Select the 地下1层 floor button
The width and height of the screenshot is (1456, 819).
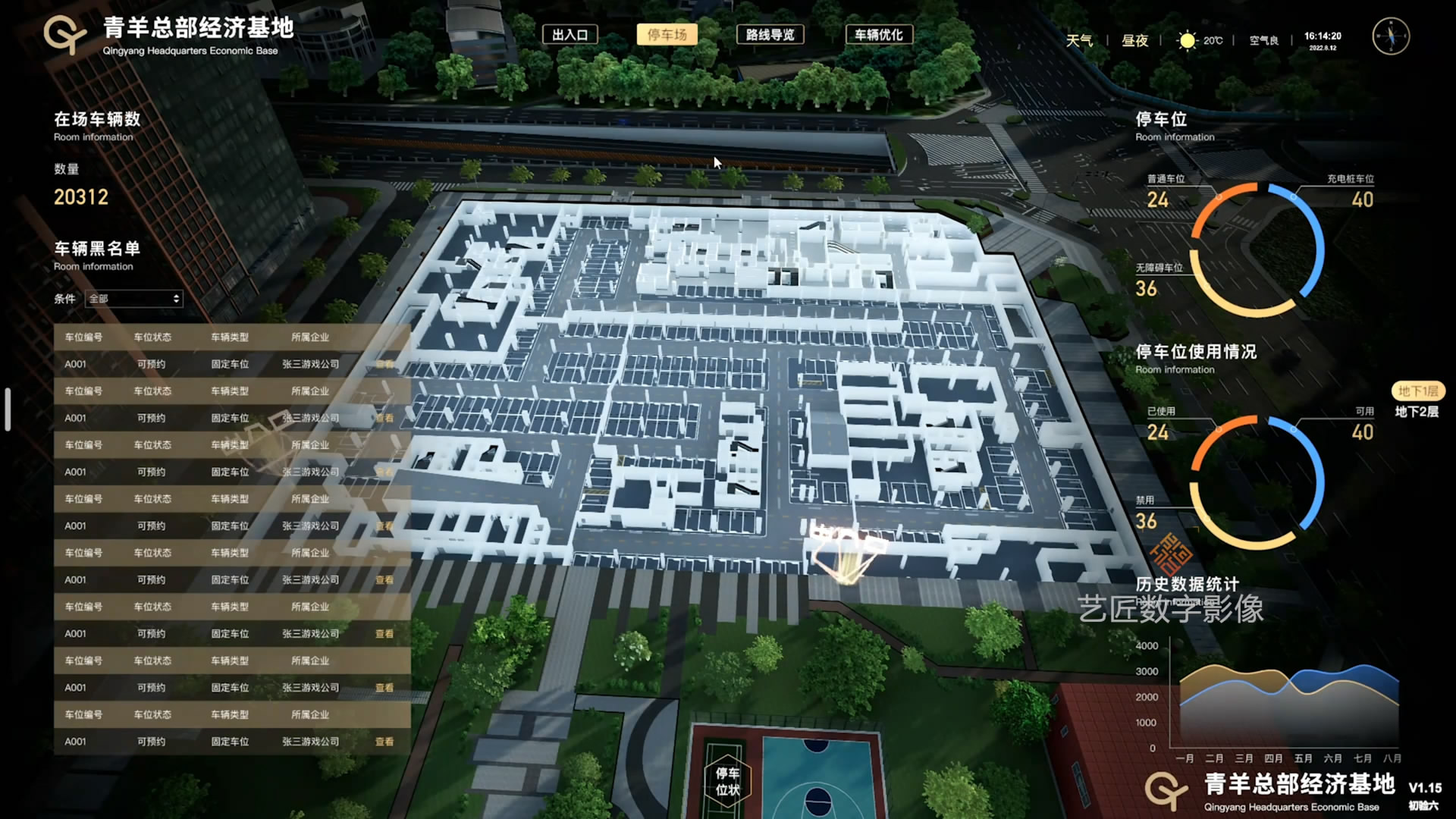click(1417, 391)
